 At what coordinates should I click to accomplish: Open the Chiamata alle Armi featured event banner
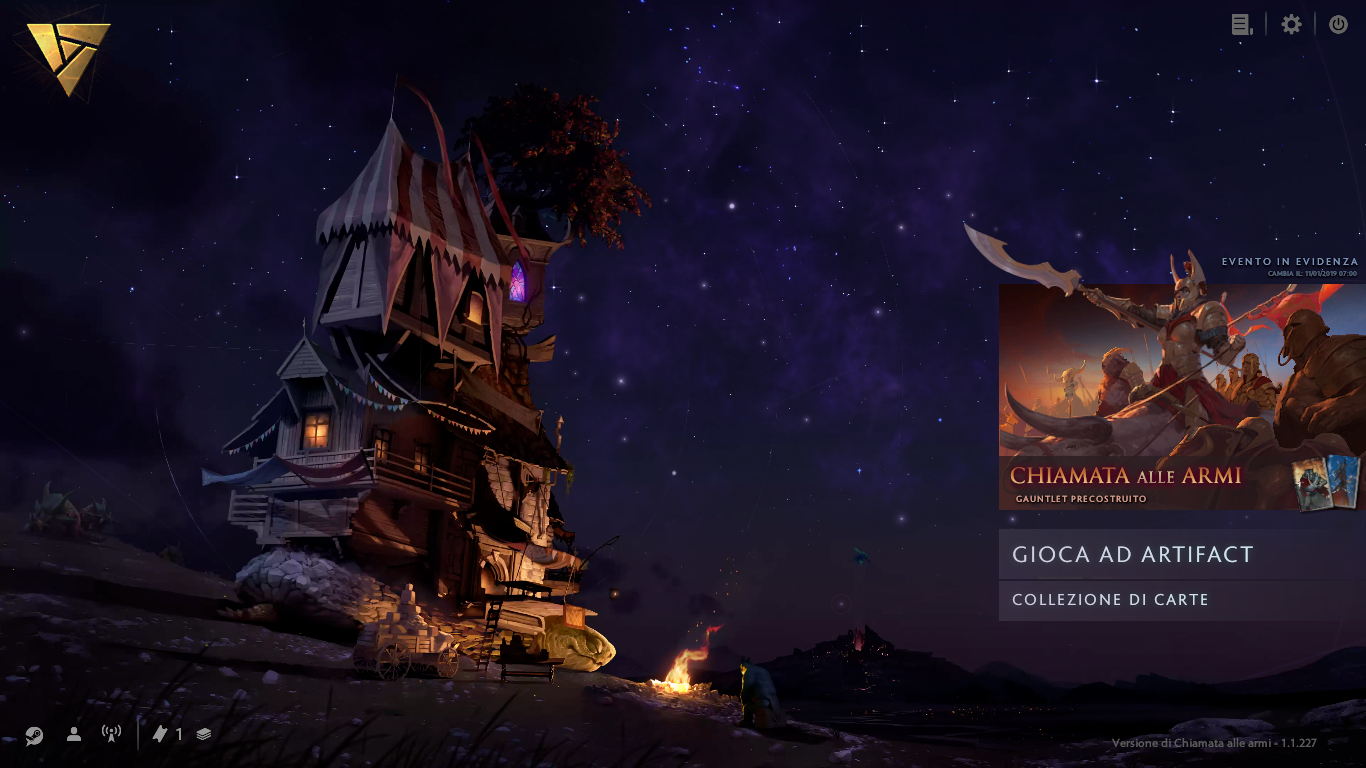(1180, 397)
